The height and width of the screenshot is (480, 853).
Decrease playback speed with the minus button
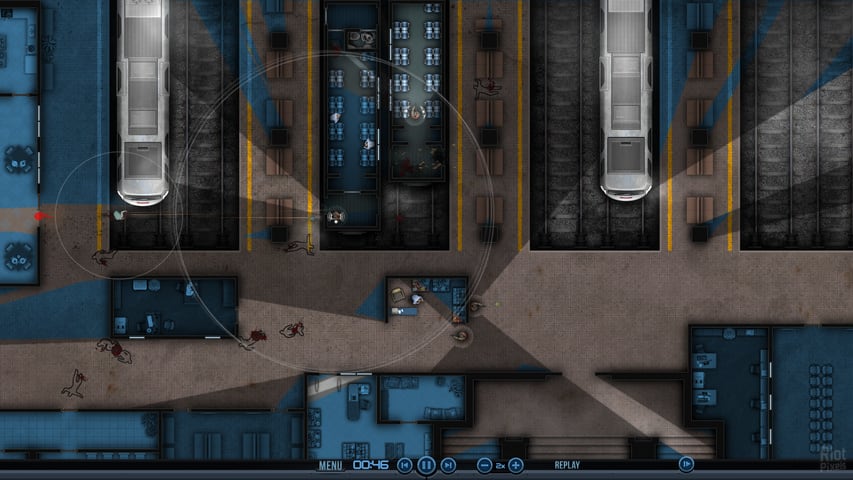(485, 465)
